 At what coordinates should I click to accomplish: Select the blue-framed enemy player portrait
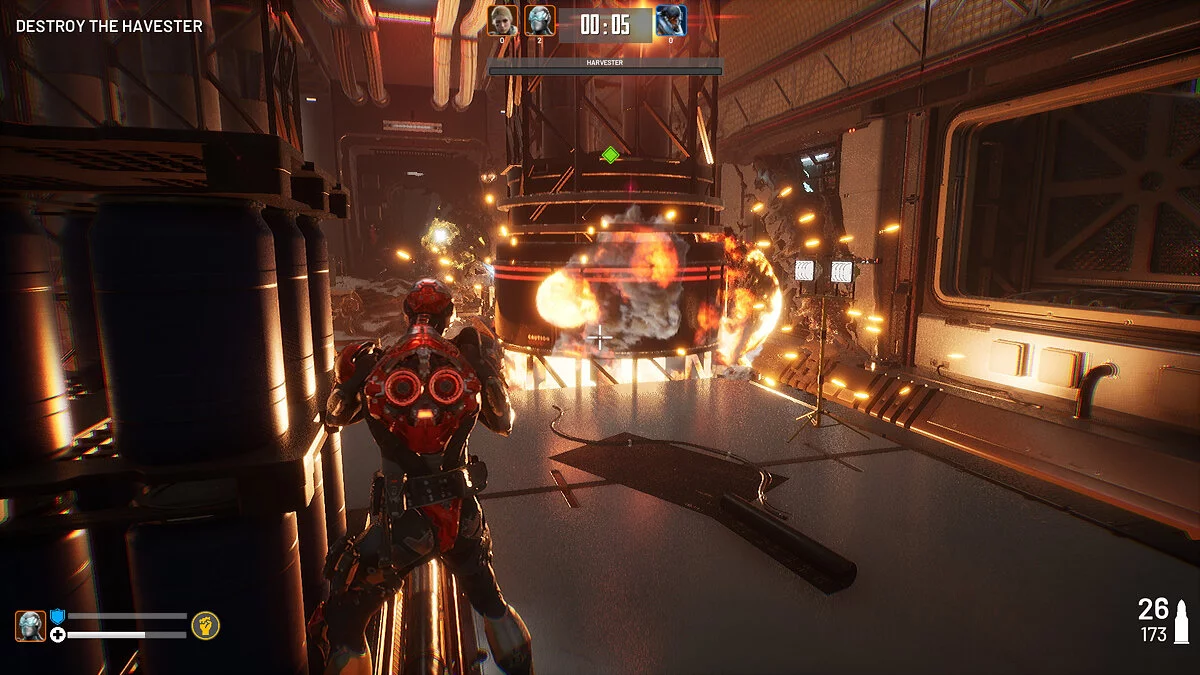pos(669,21)
